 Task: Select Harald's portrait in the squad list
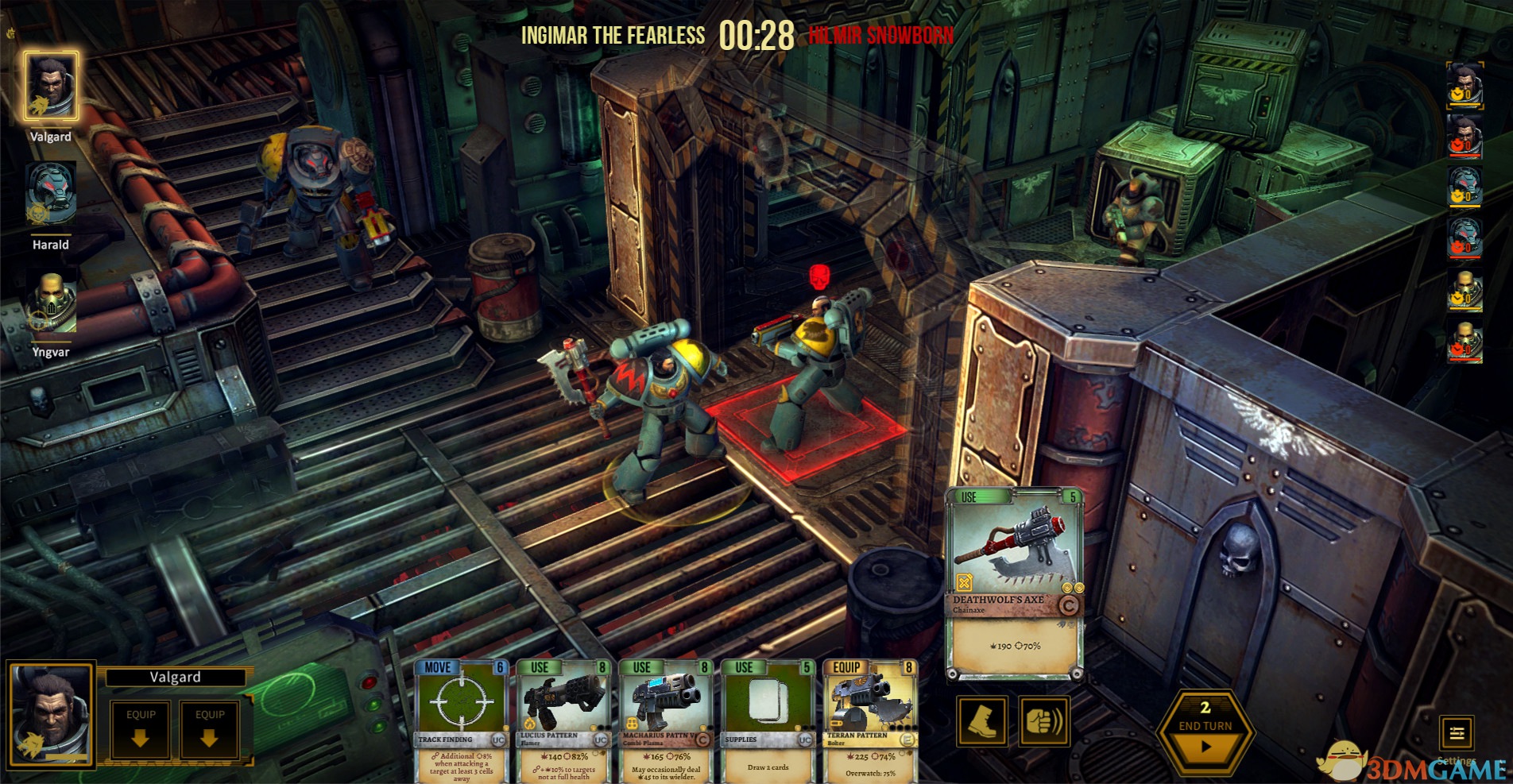coord(51,195)
